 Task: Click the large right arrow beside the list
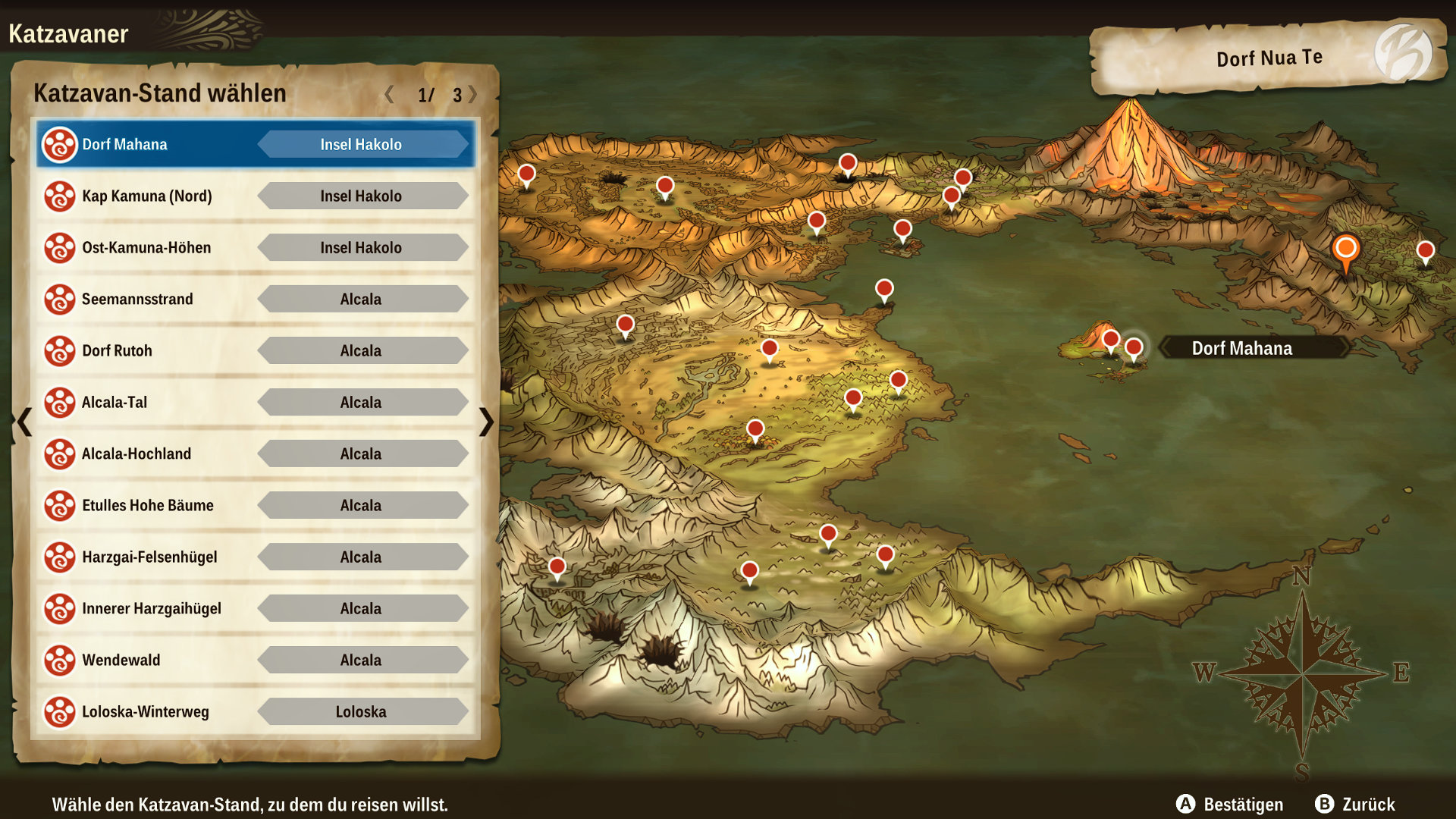486,422
